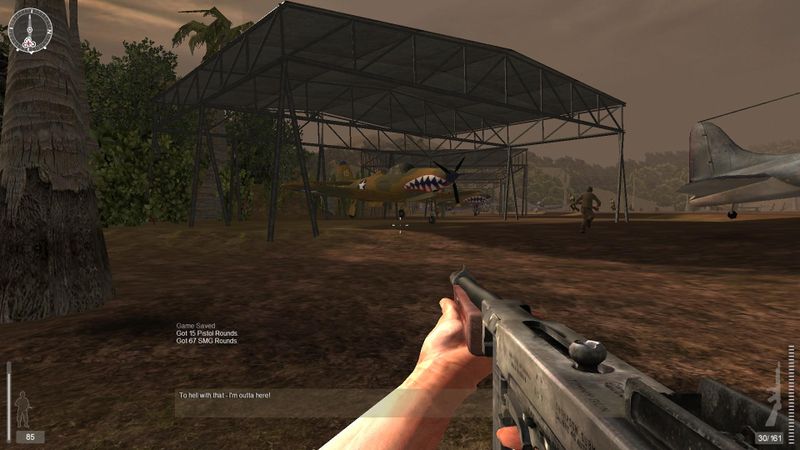The image size is (800, 450).
Task: Select the soldier stance silhouette icon
Action: click(22, 407)
